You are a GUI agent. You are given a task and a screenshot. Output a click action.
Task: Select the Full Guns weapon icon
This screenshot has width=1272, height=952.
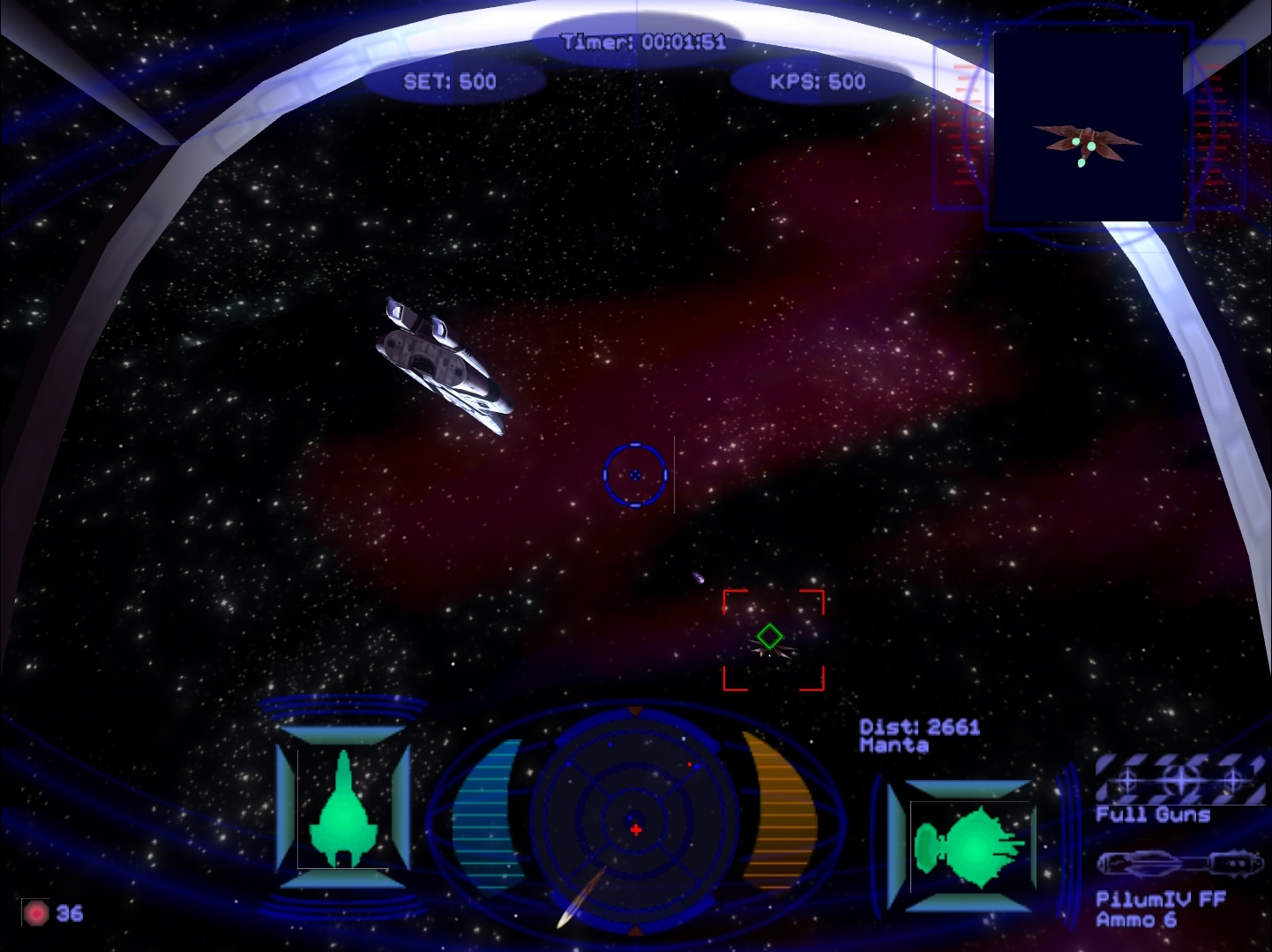coord(1179,779)
